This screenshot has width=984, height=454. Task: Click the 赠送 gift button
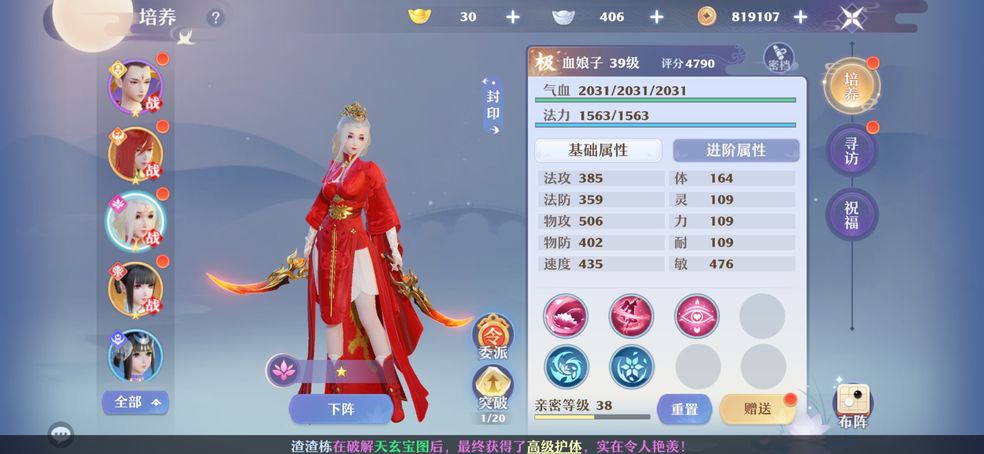pyautogui.click(x=757, y=408)
